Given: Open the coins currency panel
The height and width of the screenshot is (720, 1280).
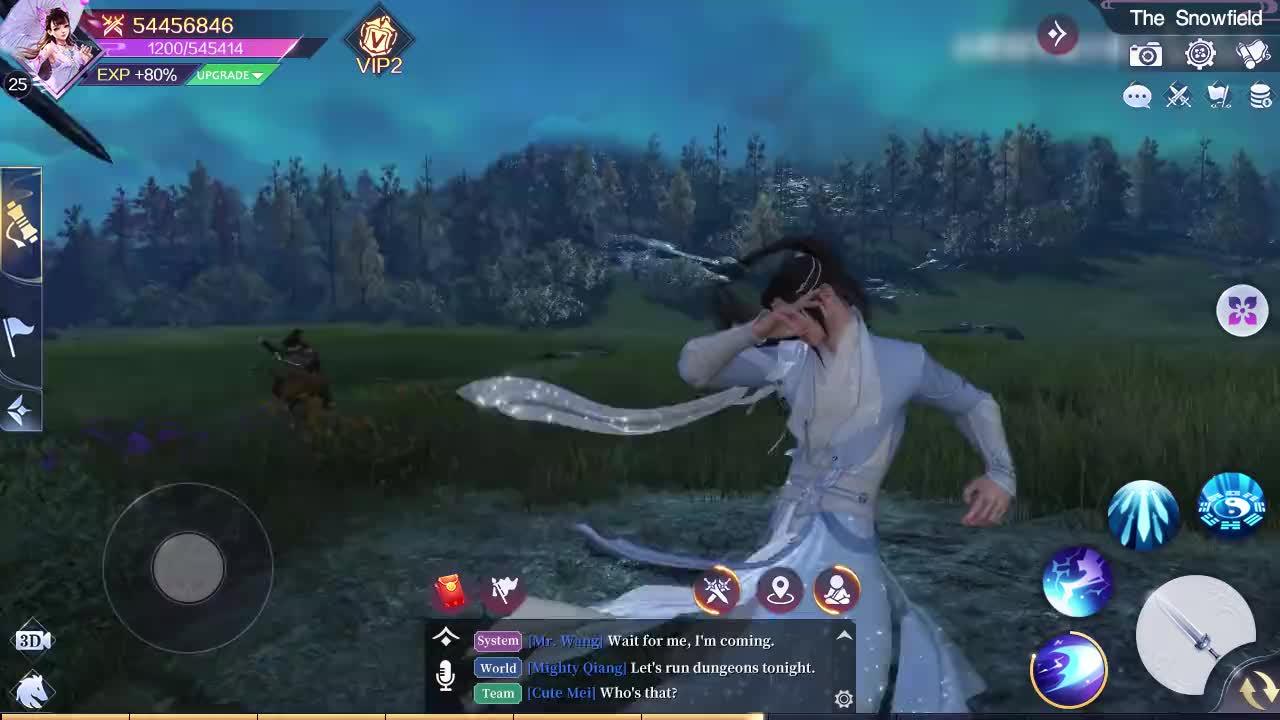Looking at the screenshot, I should point(1260,96).
